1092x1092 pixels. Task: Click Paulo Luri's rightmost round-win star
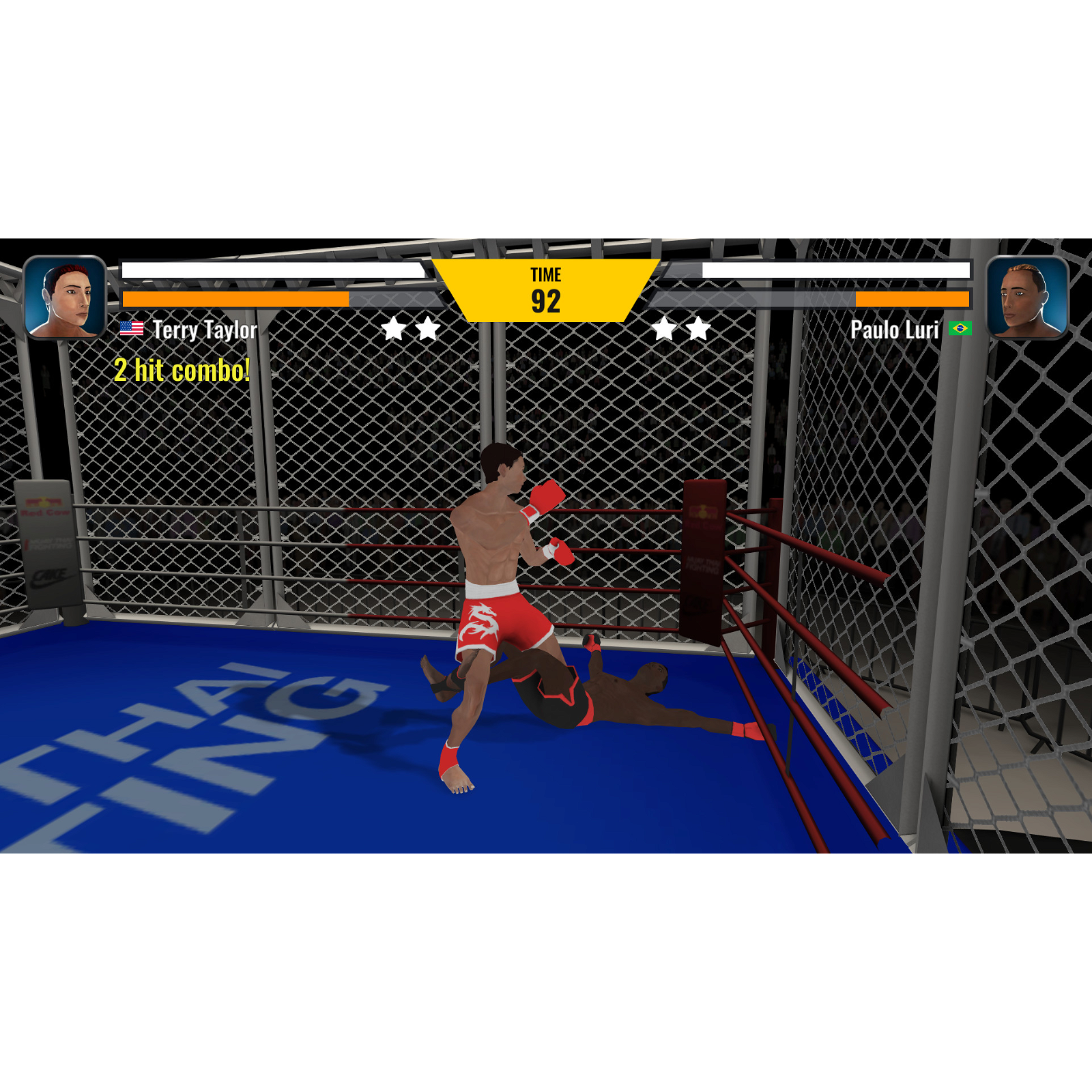[x=698, y=329]
